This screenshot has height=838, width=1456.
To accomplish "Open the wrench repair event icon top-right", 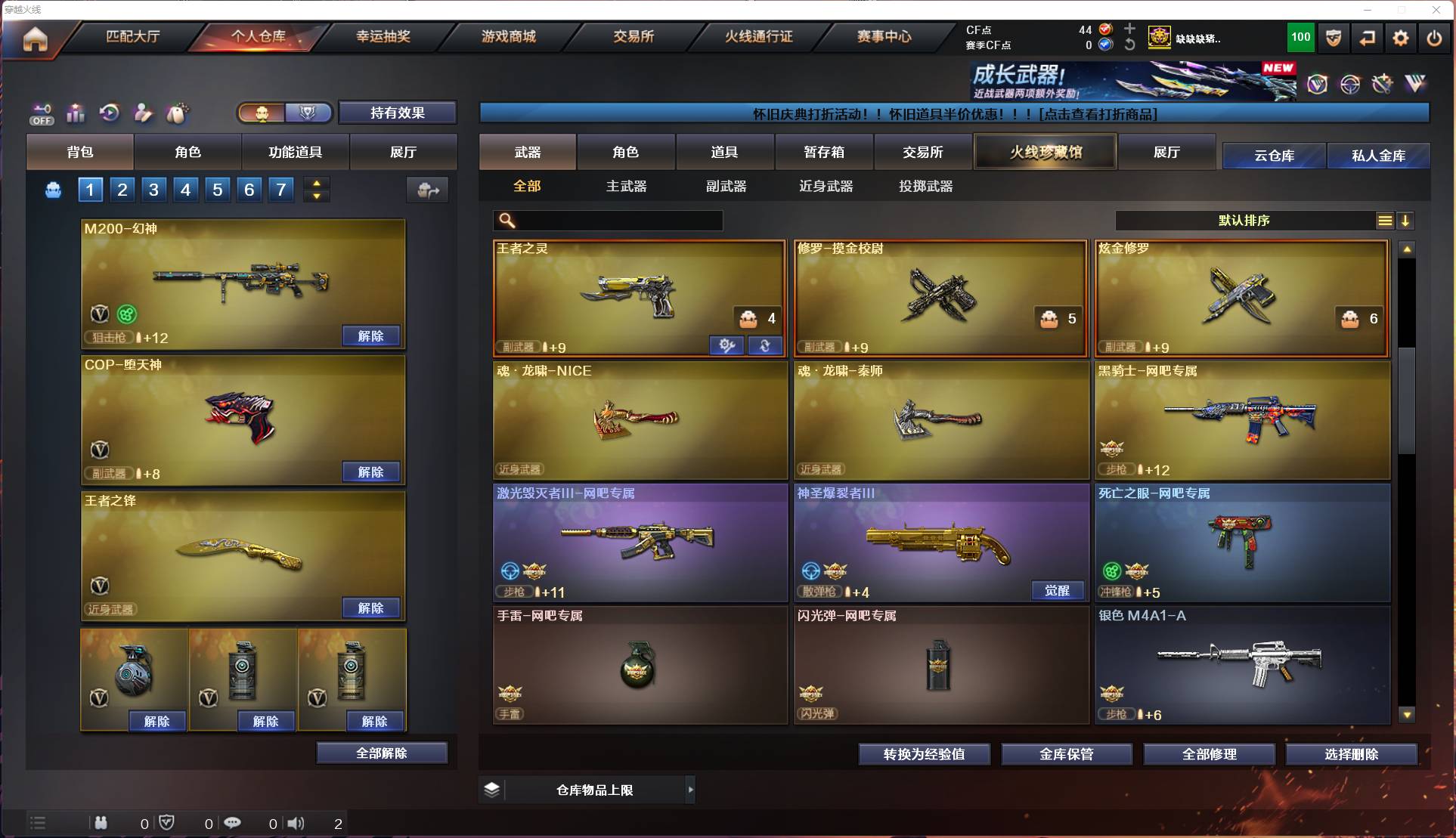I will (1381, 84).
